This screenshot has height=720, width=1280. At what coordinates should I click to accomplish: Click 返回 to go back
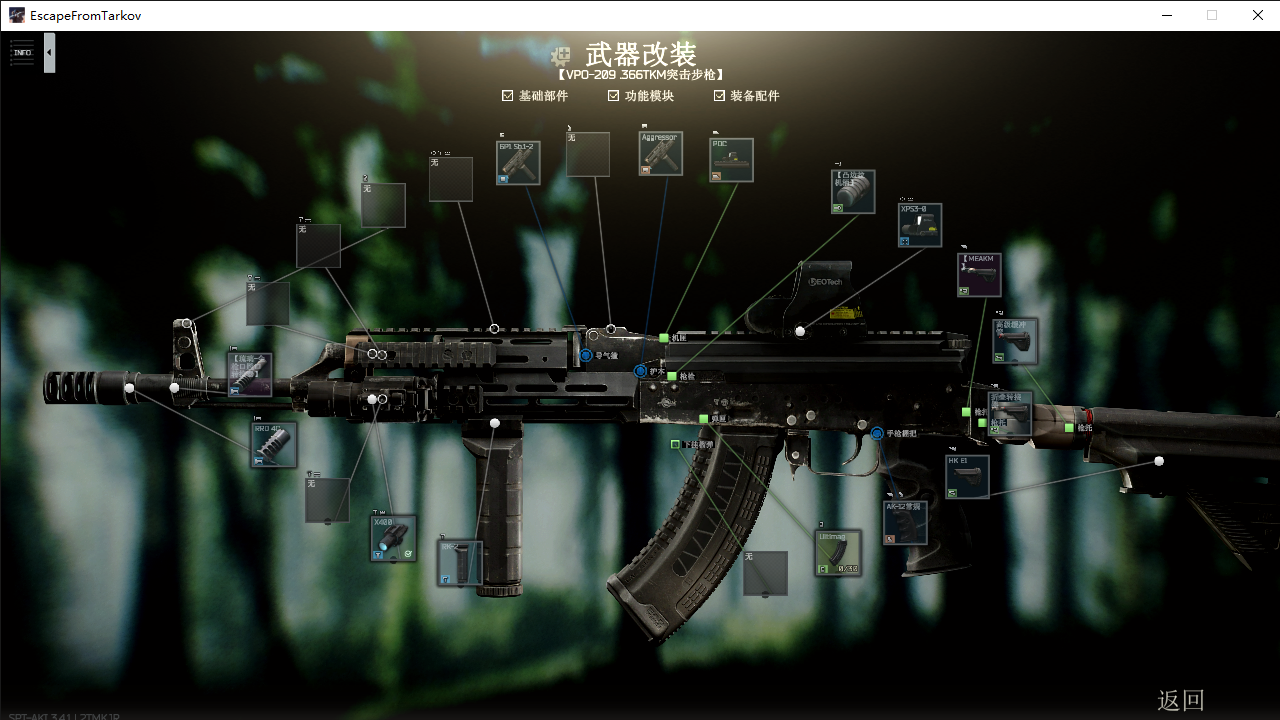pos(1180,700)
